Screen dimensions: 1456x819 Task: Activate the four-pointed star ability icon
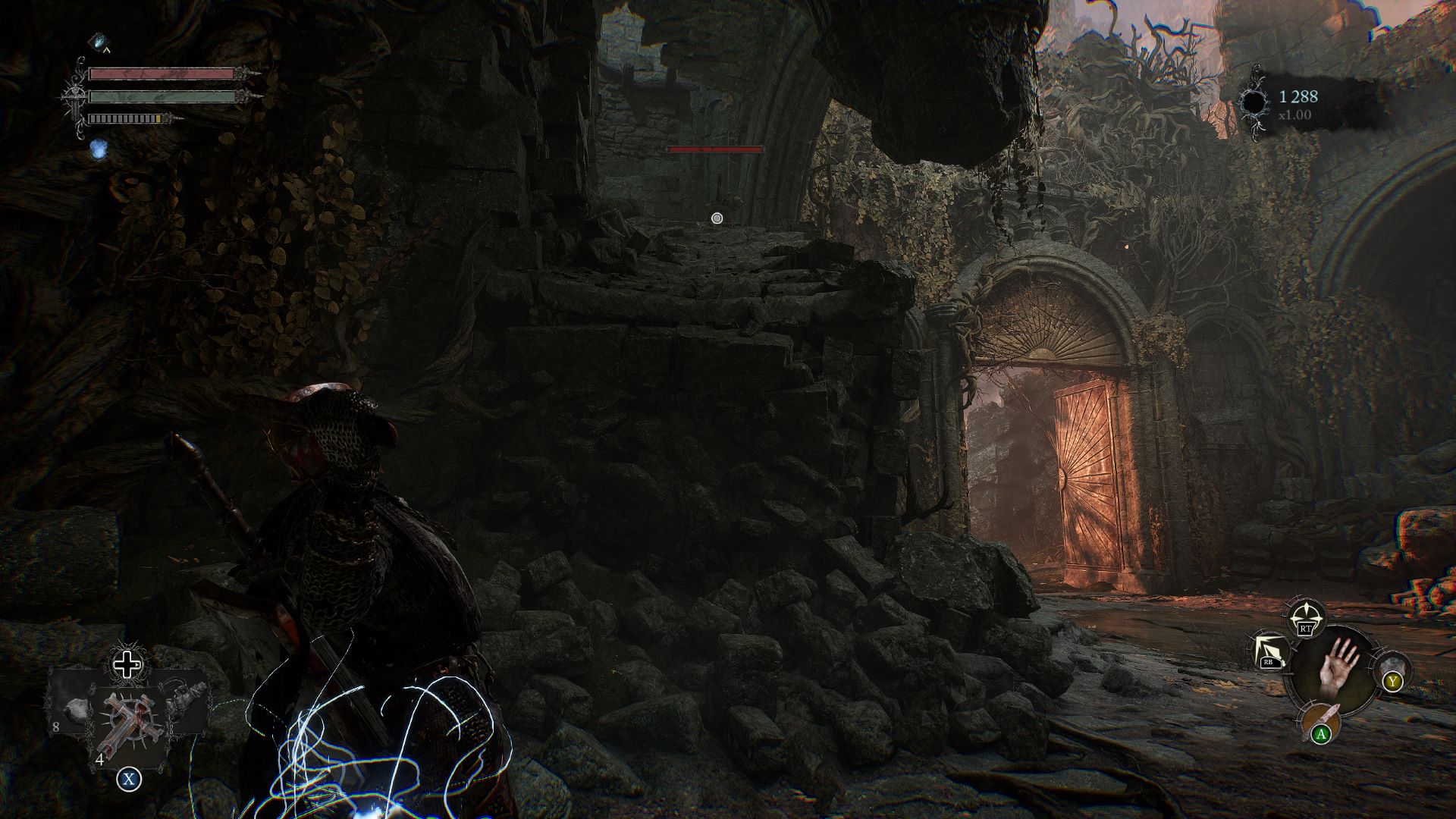(1305, 617)
